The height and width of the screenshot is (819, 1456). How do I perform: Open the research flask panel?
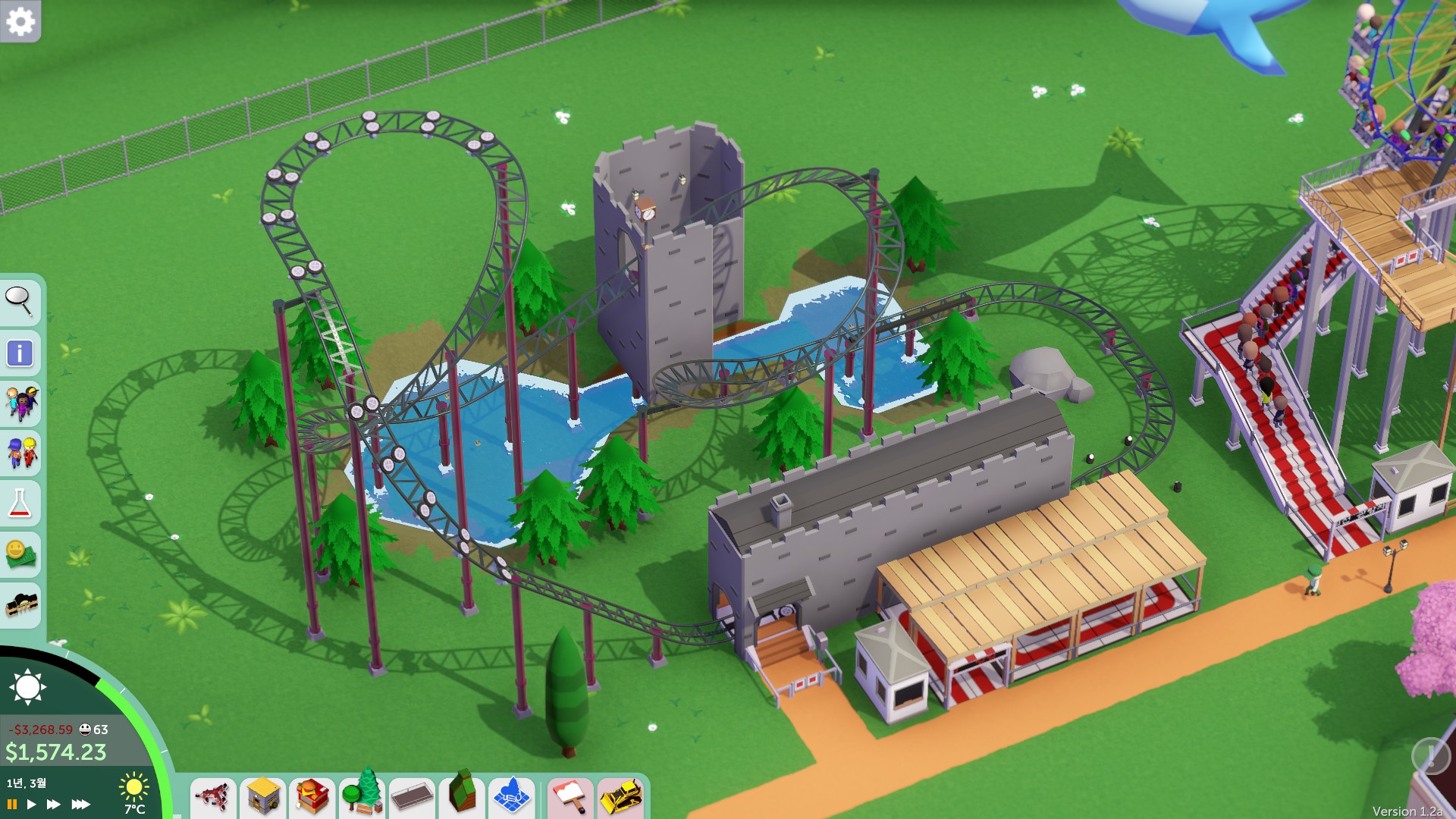click(19, 503)
